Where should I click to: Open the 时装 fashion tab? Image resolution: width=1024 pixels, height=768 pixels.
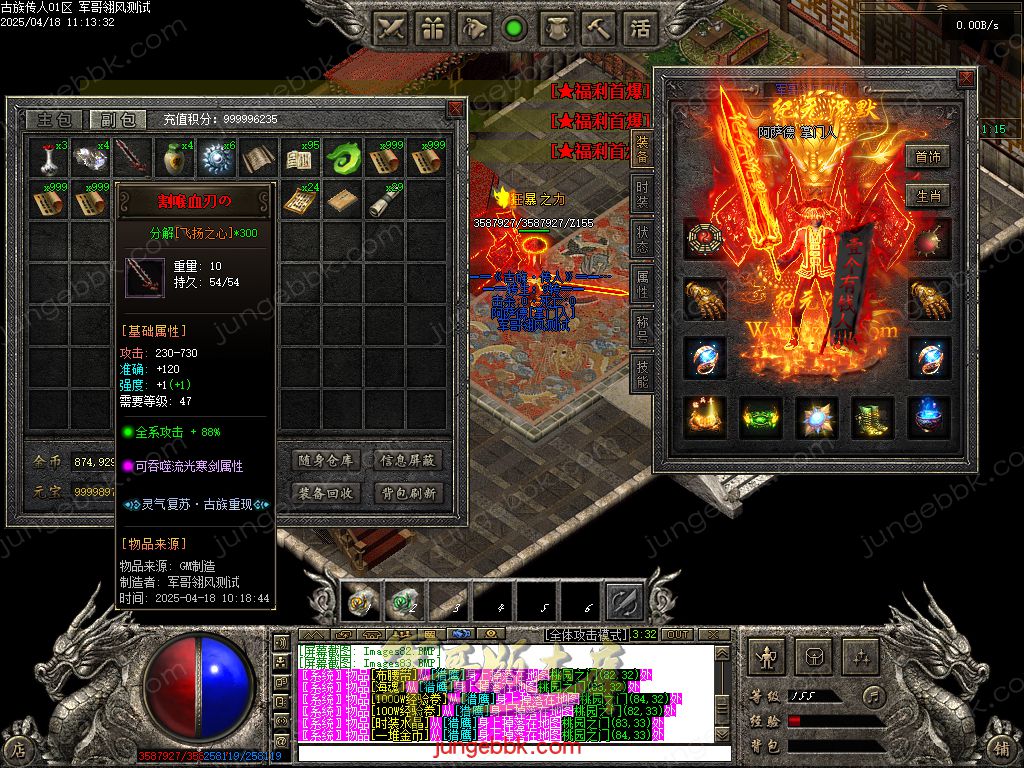[642, 193]
